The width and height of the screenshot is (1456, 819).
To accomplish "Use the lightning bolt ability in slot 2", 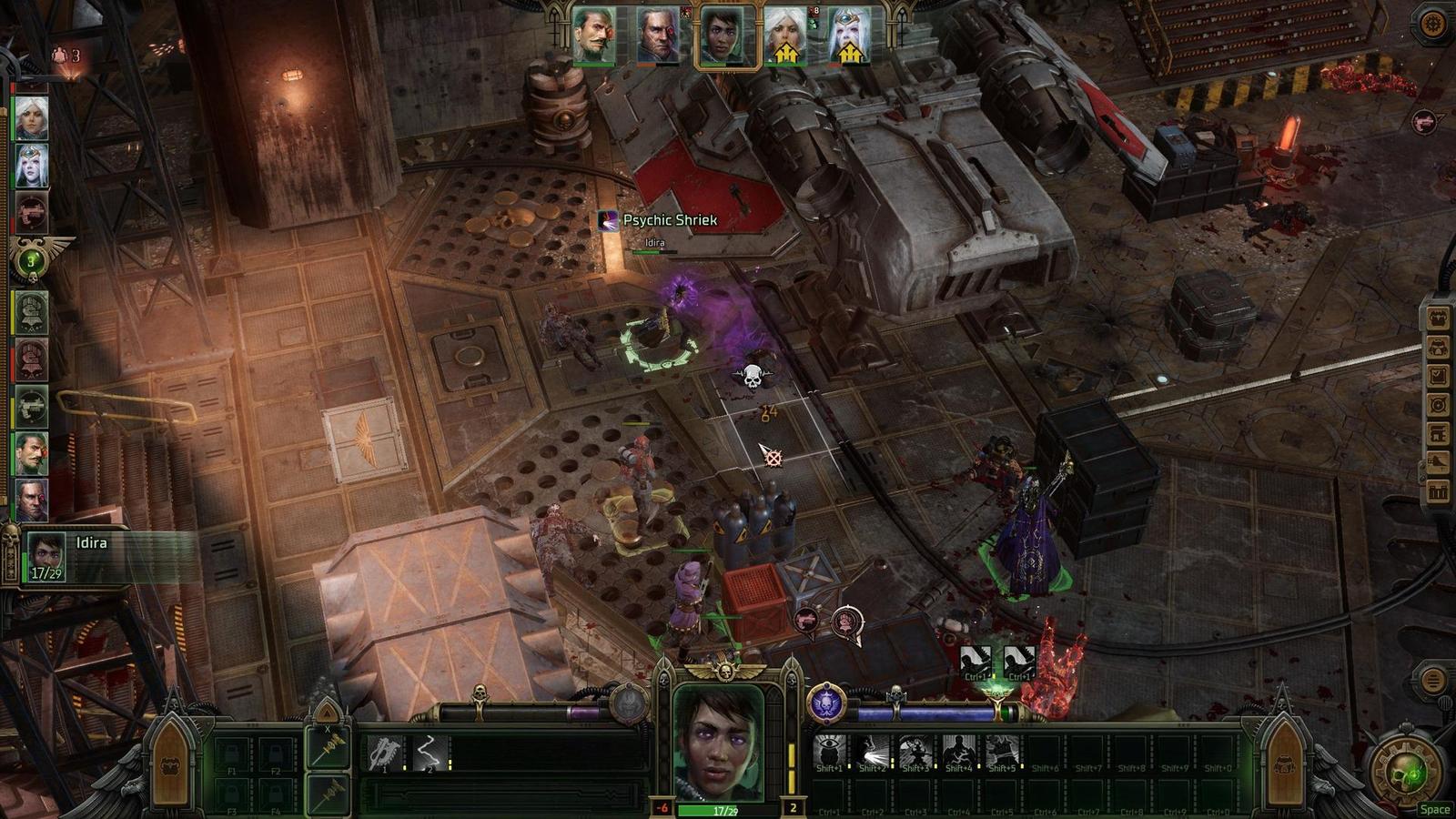I will click(428, 753).
